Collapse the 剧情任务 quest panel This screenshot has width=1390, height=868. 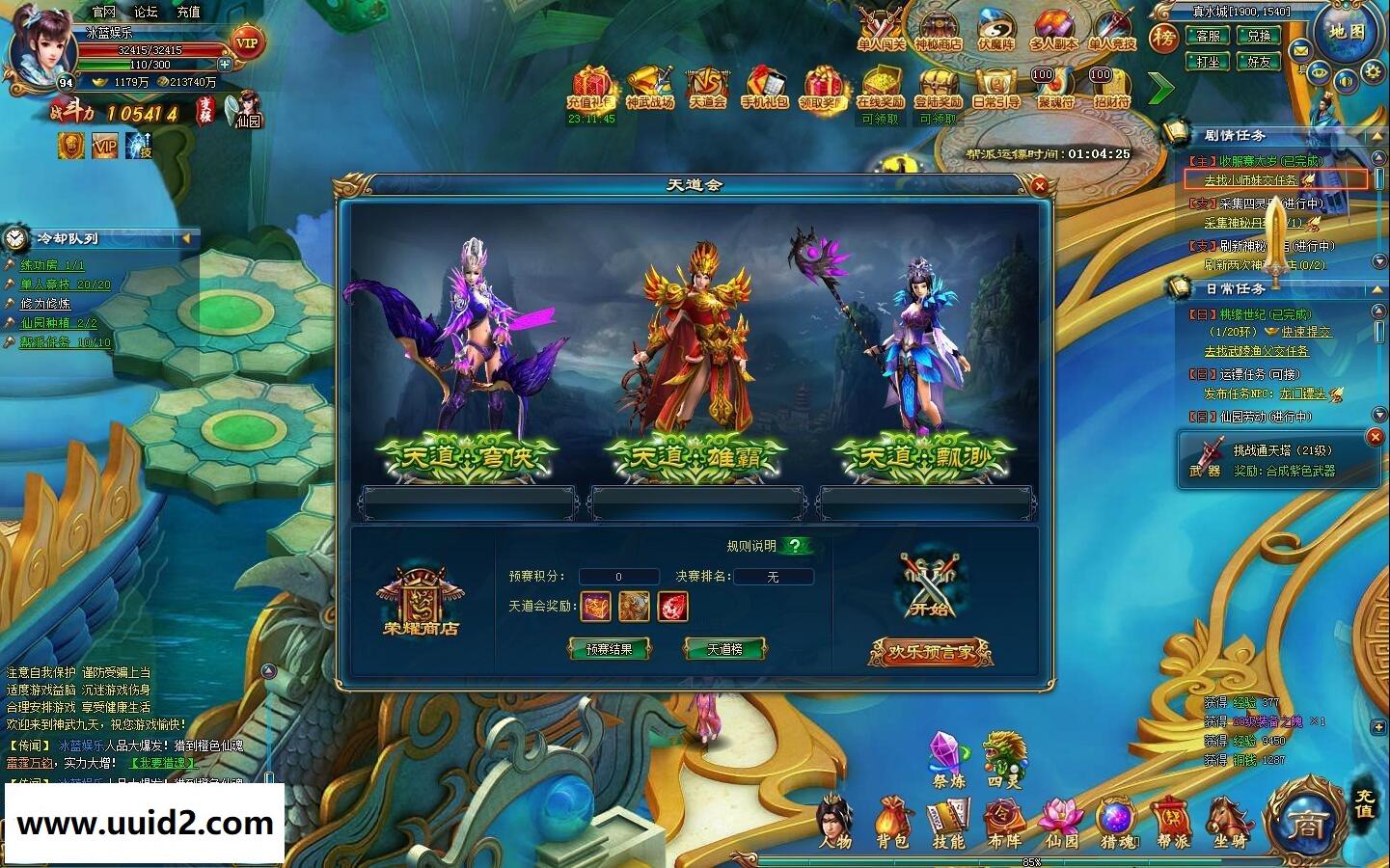(1377, 136)
